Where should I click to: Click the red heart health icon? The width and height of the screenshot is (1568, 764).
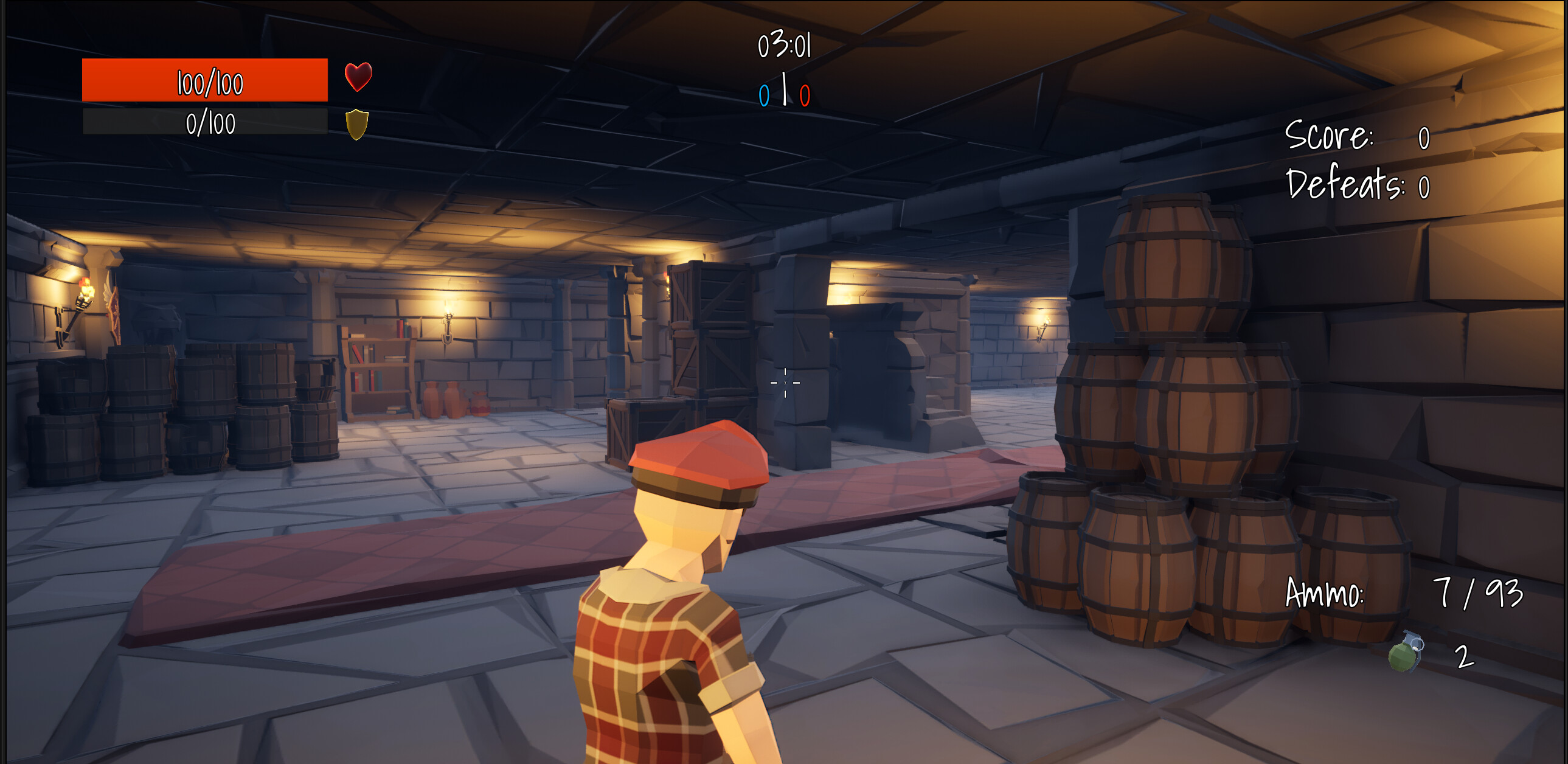click(x=358, y=77)
